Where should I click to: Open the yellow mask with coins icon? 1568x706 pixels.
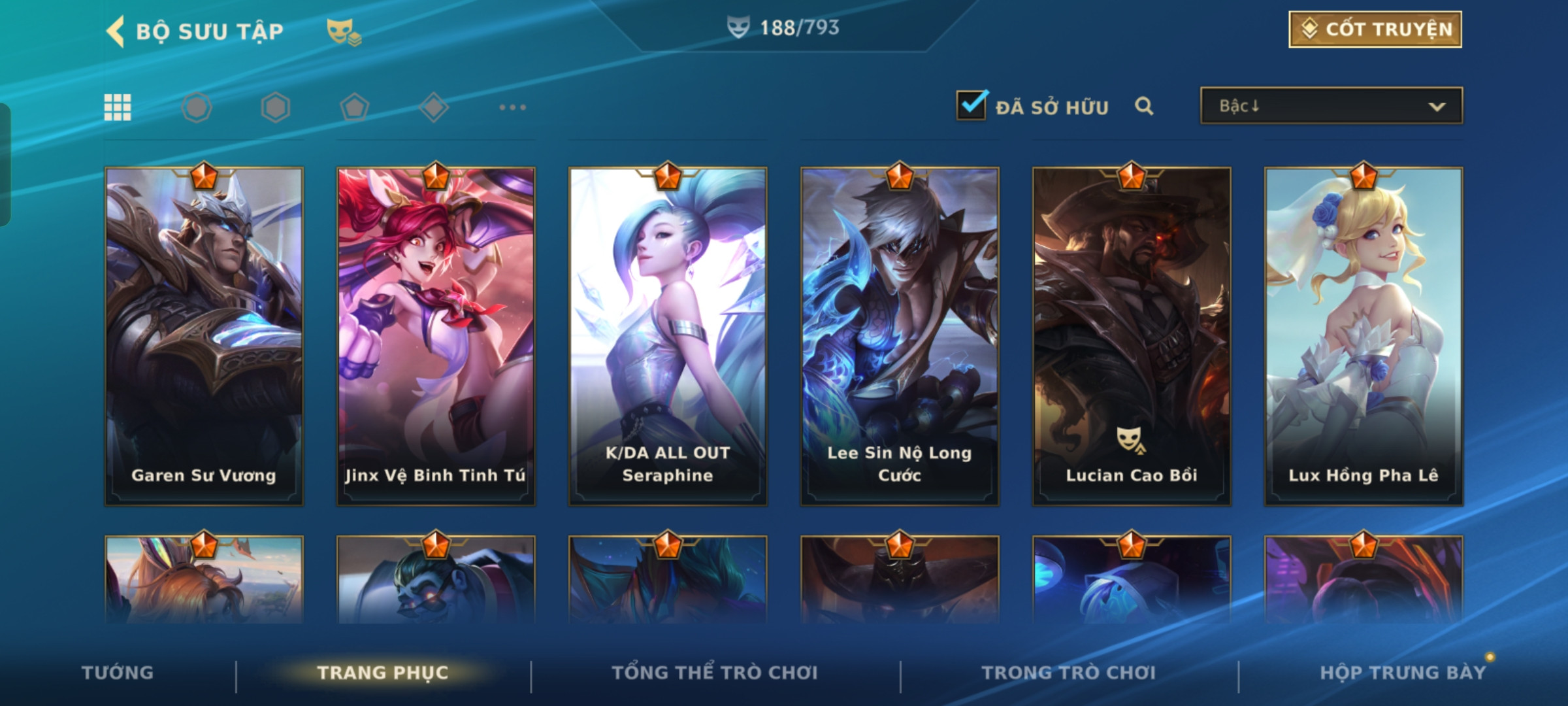click(x=343, y=31)
